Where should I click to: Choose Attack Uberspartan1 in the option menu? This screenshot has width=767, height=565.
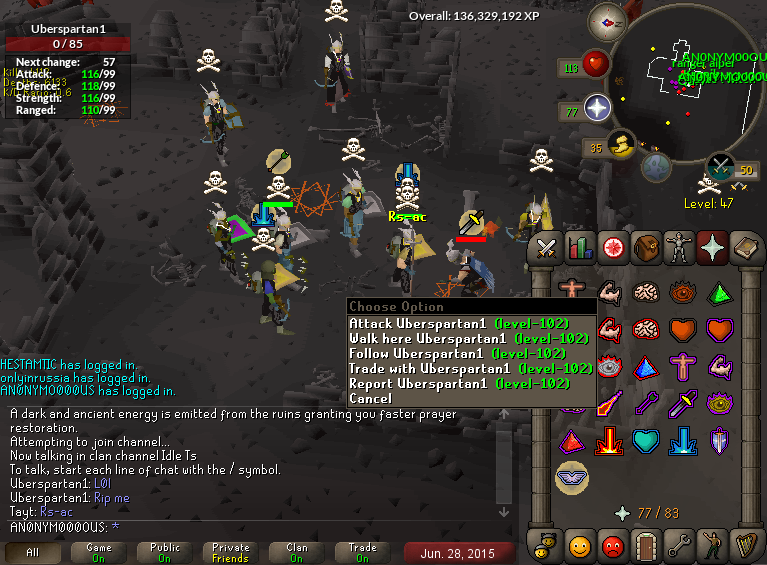click(458, 324)
